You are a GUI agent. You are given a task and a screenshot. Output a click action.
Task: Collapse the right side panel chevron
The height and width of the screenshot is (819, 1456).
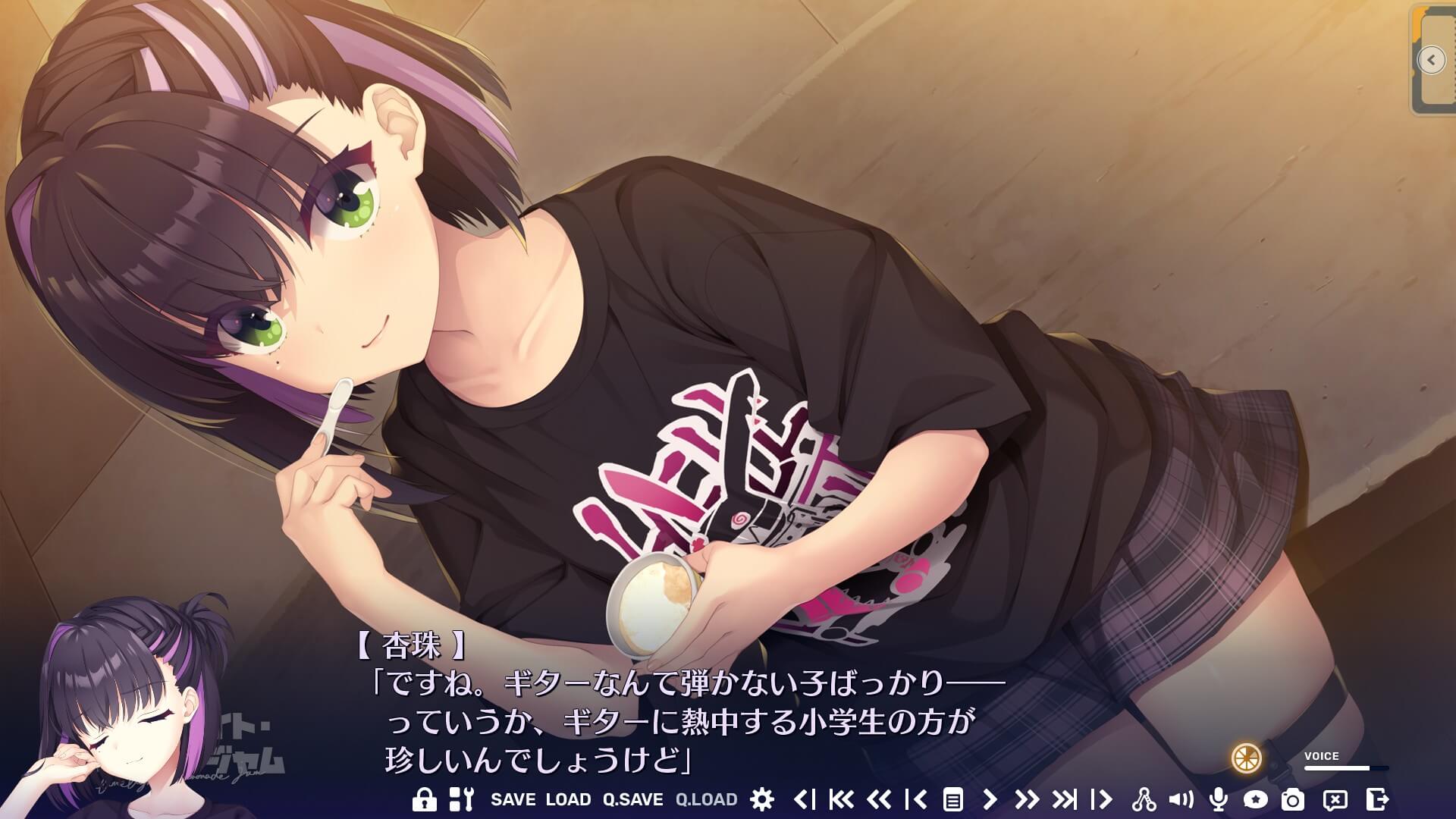coord(1432,59)
